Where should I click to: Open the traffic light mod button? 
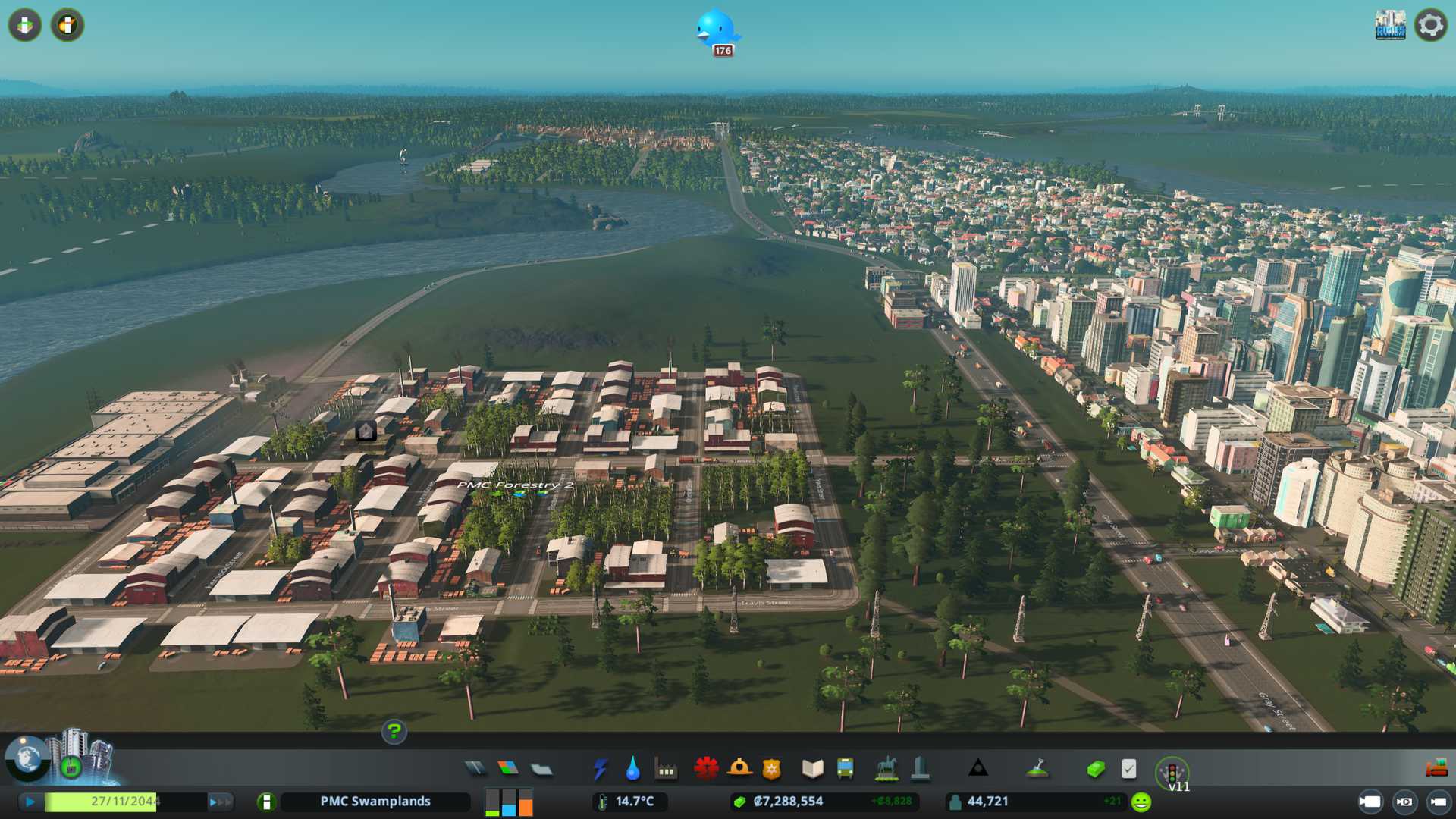pos(1172,773)
